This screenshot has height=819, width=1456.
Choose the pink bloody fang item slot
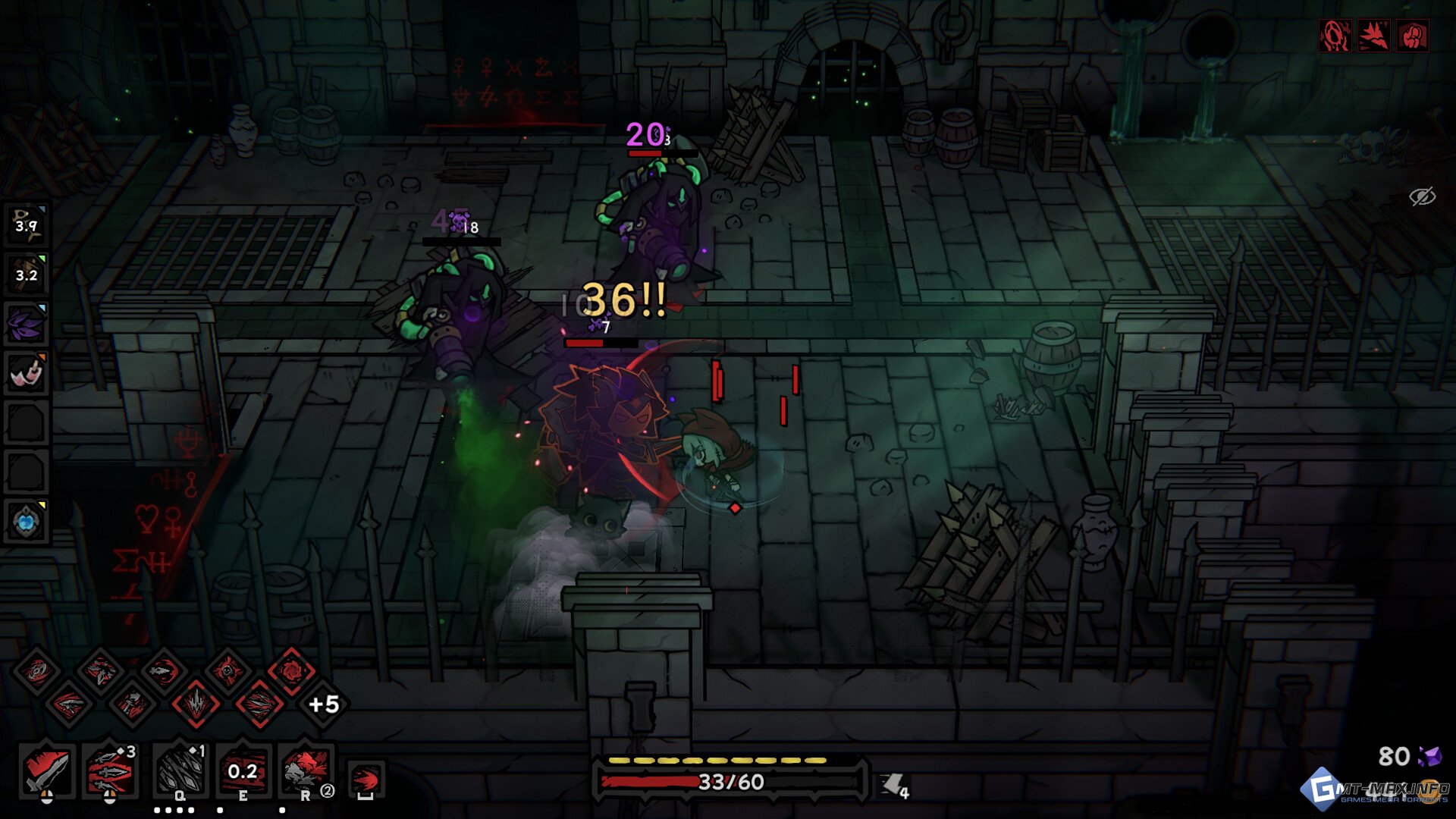pos(27,373)
